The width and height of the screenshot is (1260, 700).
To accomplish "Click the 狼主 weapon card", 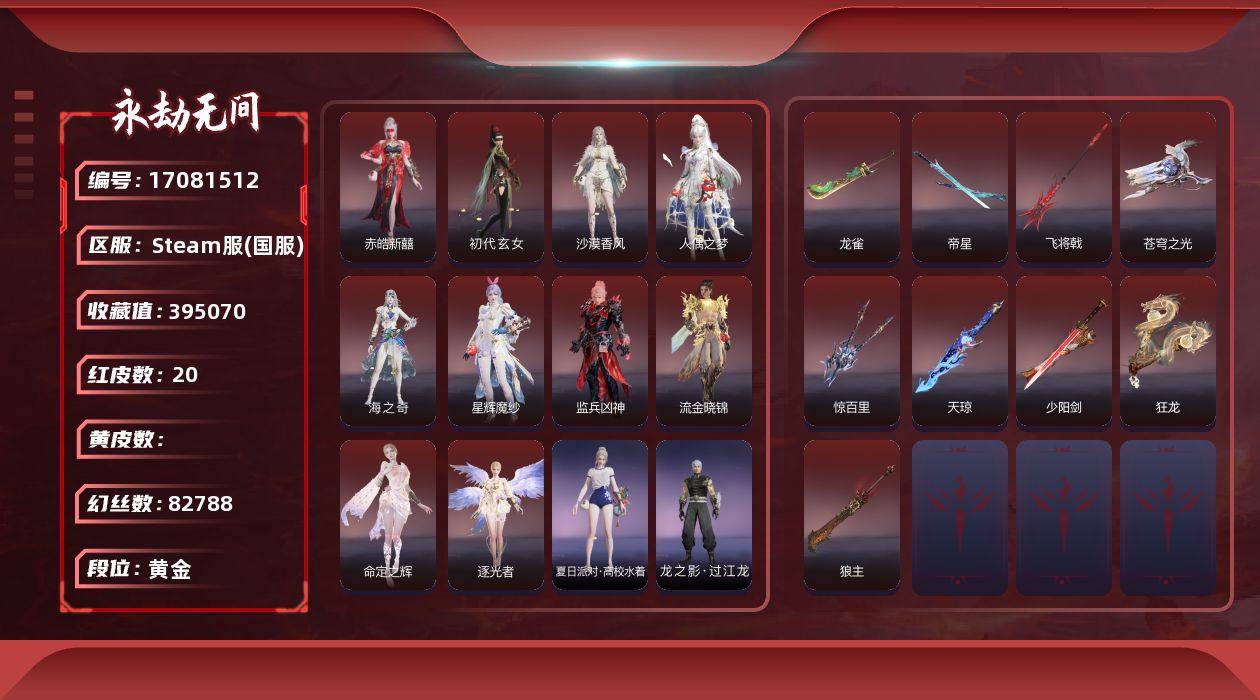I will click(852, 515).
